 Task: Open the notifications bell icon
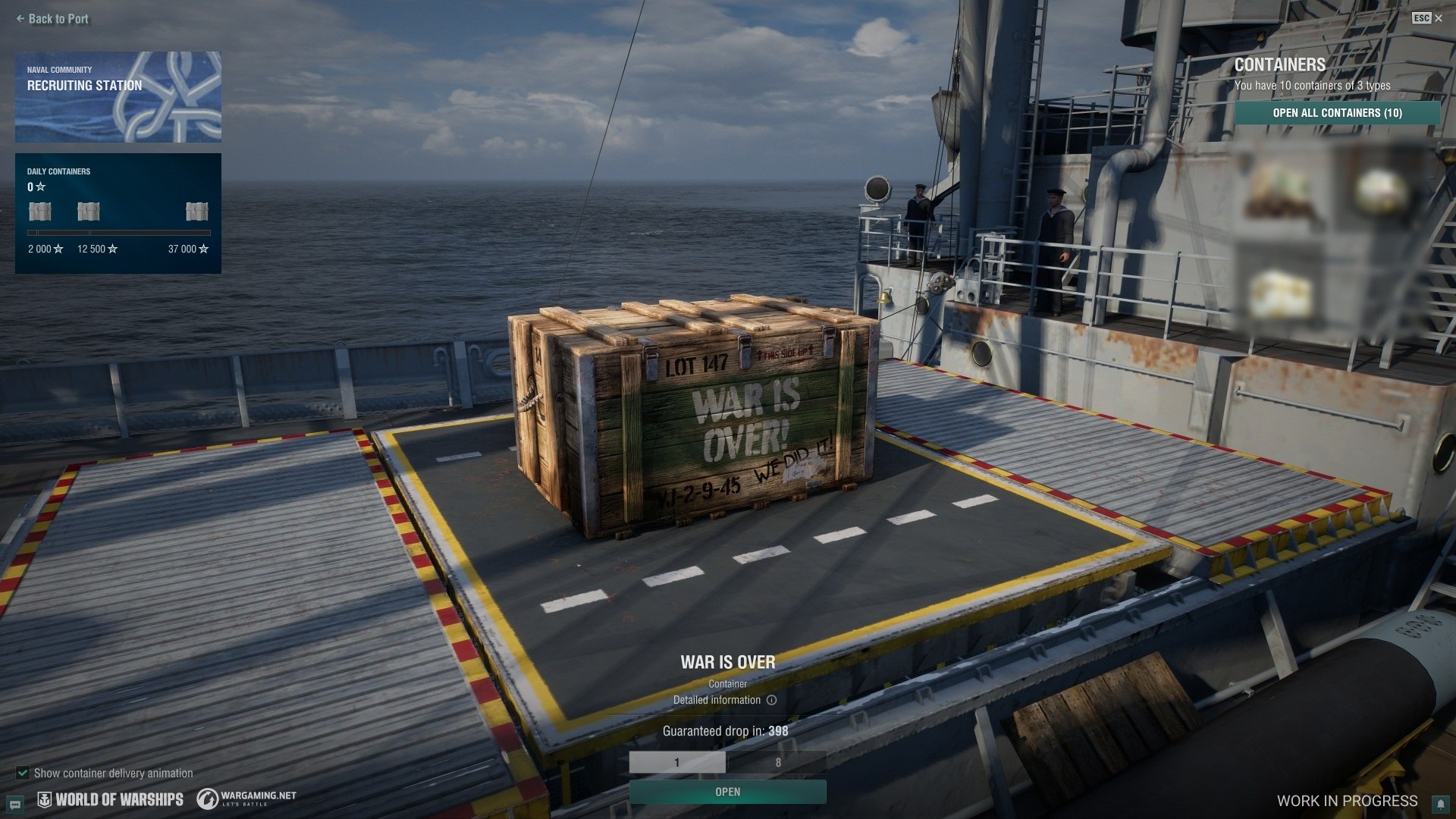tap(1439, 803)
